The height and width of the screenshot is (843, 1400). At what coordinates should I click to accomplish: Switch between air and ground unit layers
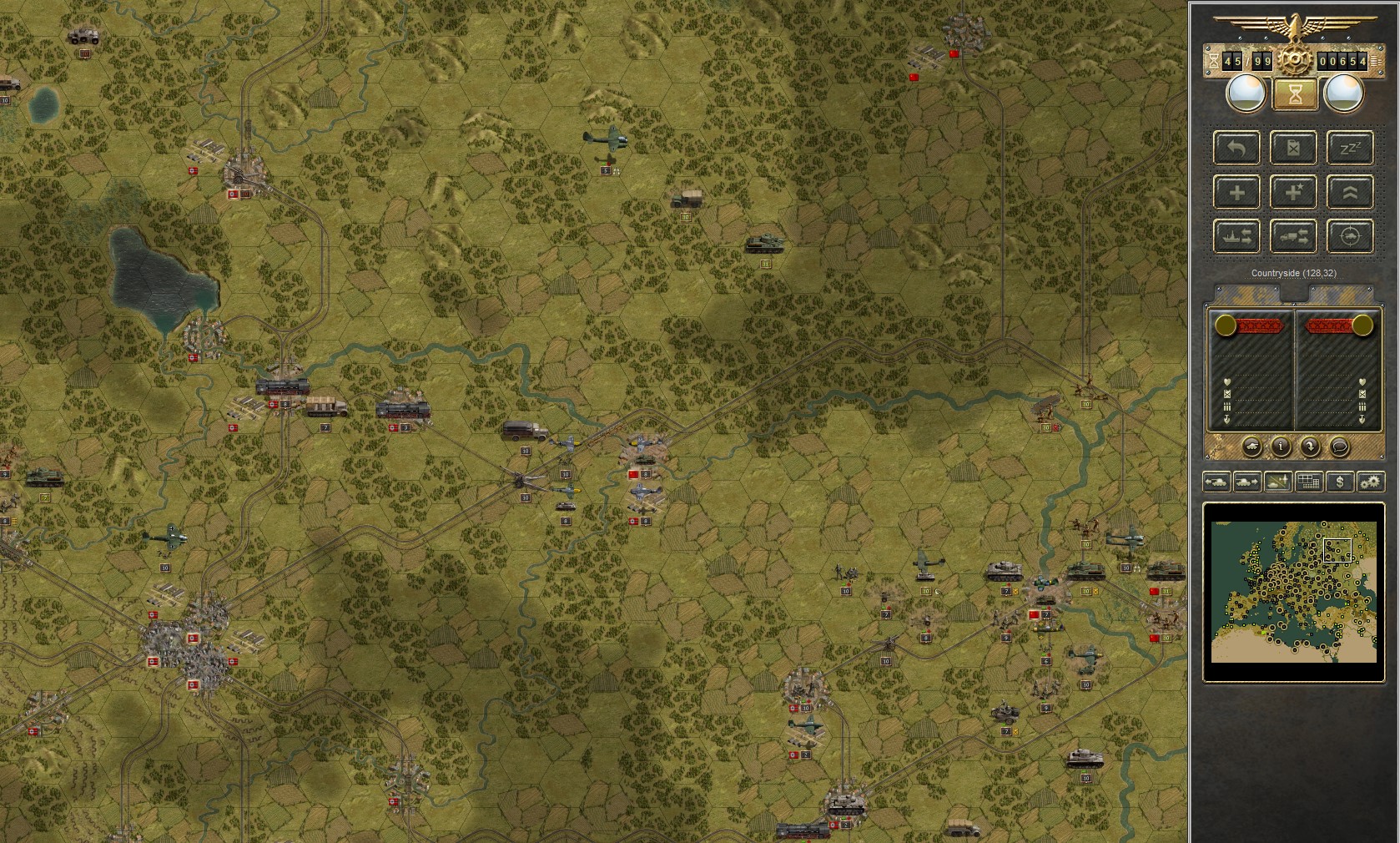pyautogui.click(x=1278, y=482)
